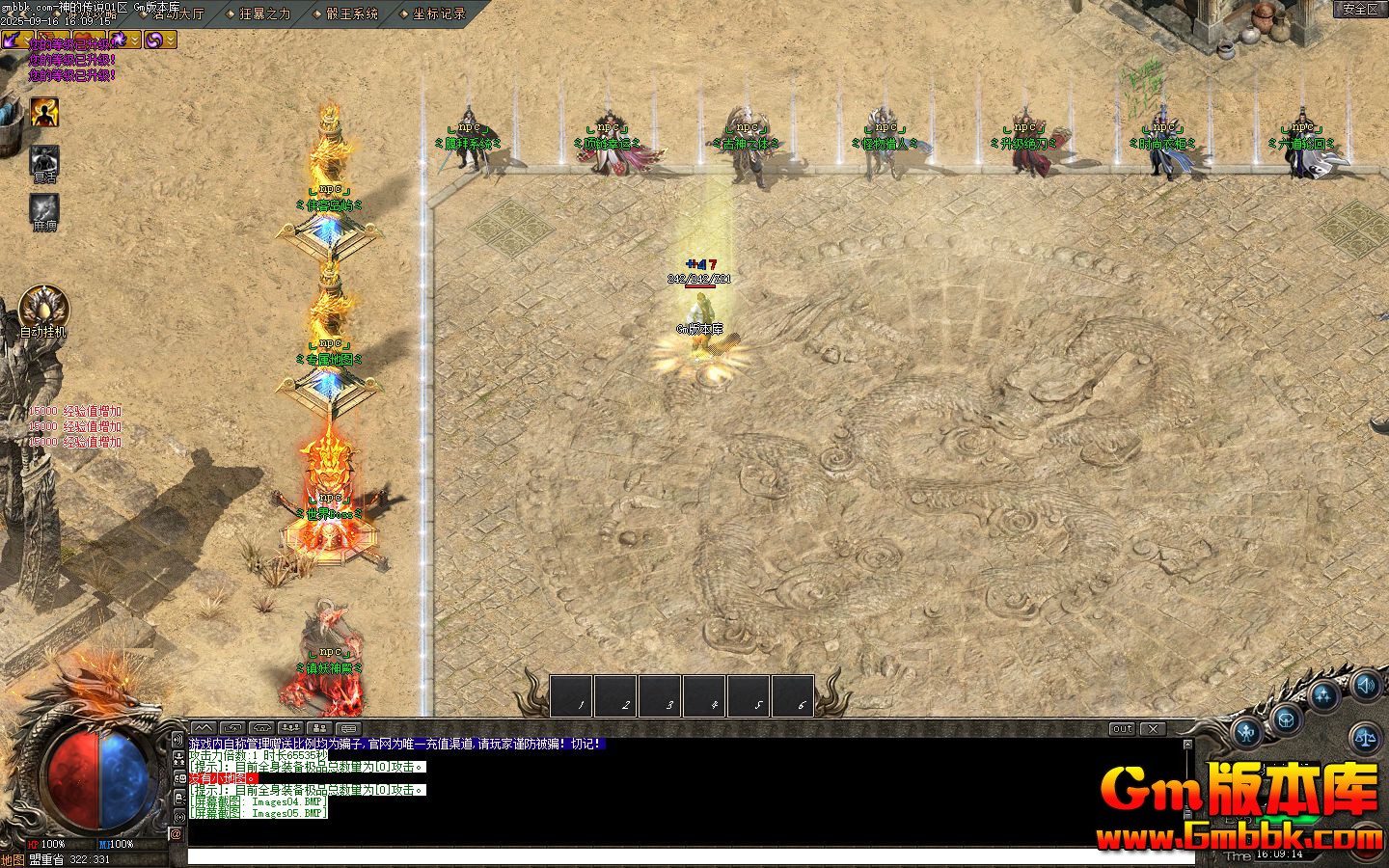Open the bag round button
Image resolution: width=1389 pixels, height=868 pixels.
click(1287, 719)
